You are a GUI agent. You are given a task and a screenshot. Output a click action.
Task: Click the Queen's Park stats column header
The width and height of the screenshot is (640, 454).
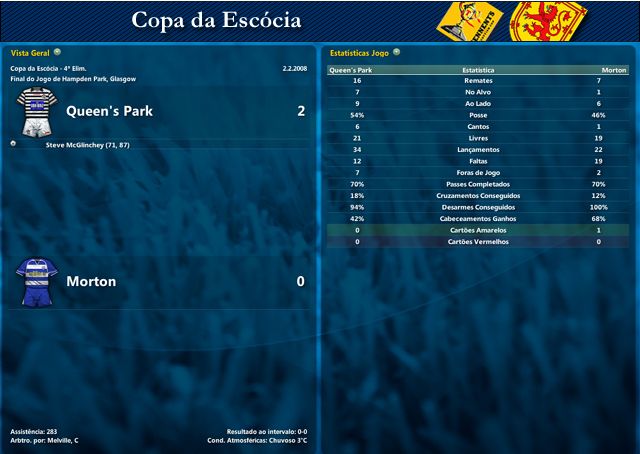(x=351, y=70)
